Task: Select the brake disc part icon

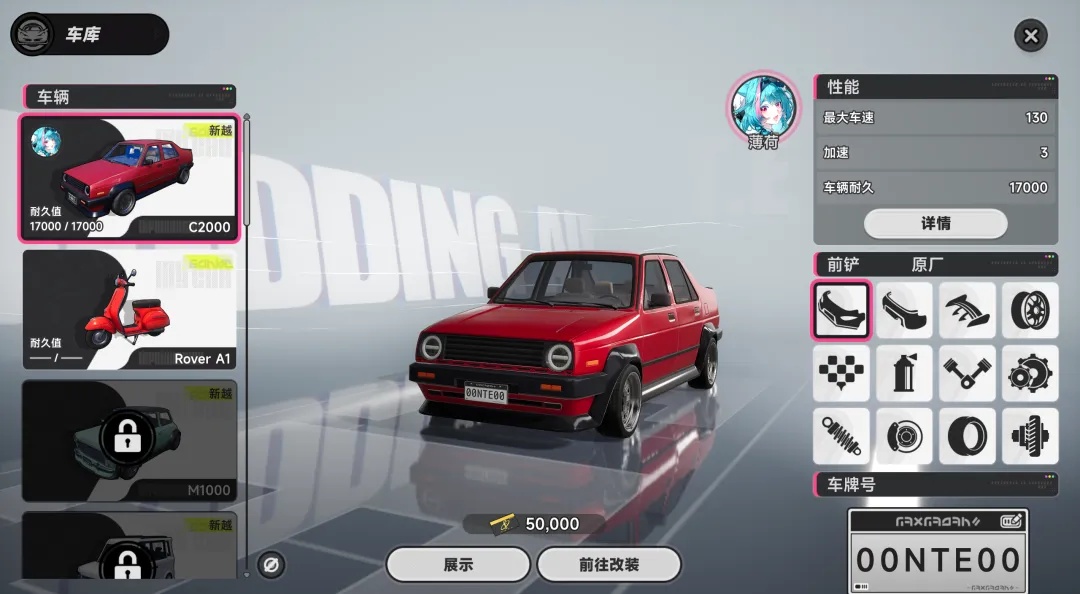Action: point(904,436)
